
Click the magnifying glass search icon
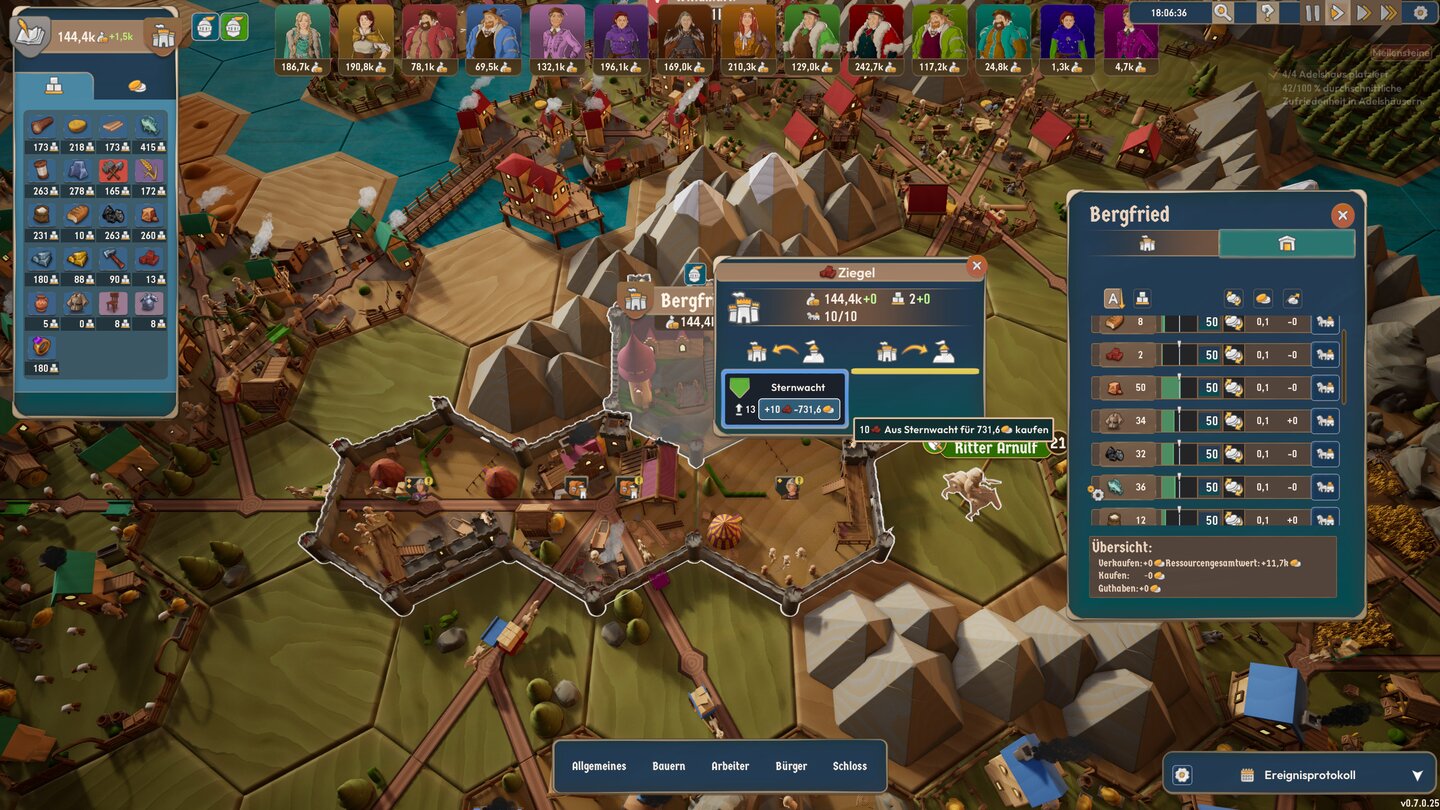(1222, 13)
